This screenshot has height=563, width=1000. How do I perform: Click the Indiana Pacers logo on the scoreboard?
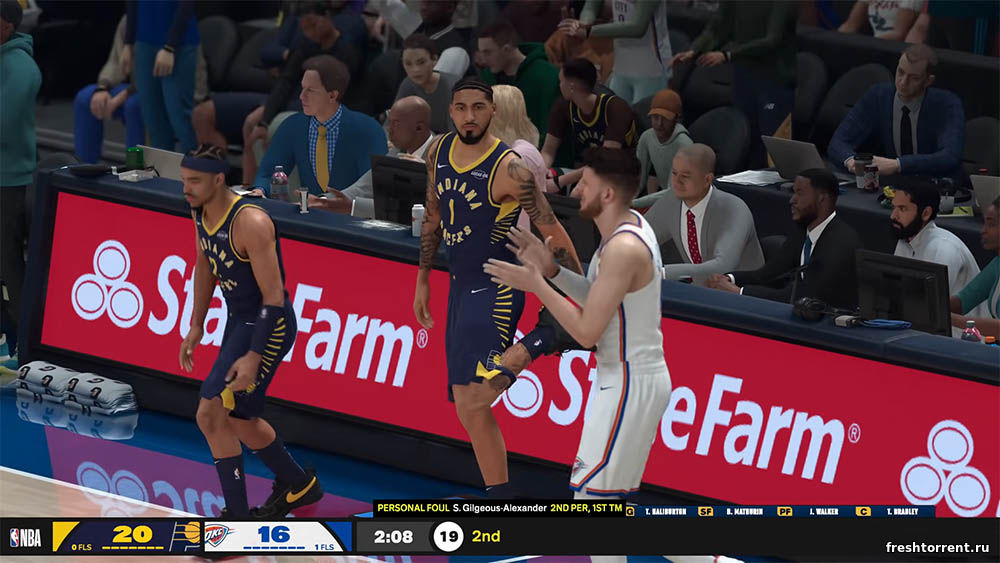[x=186, y=535]
